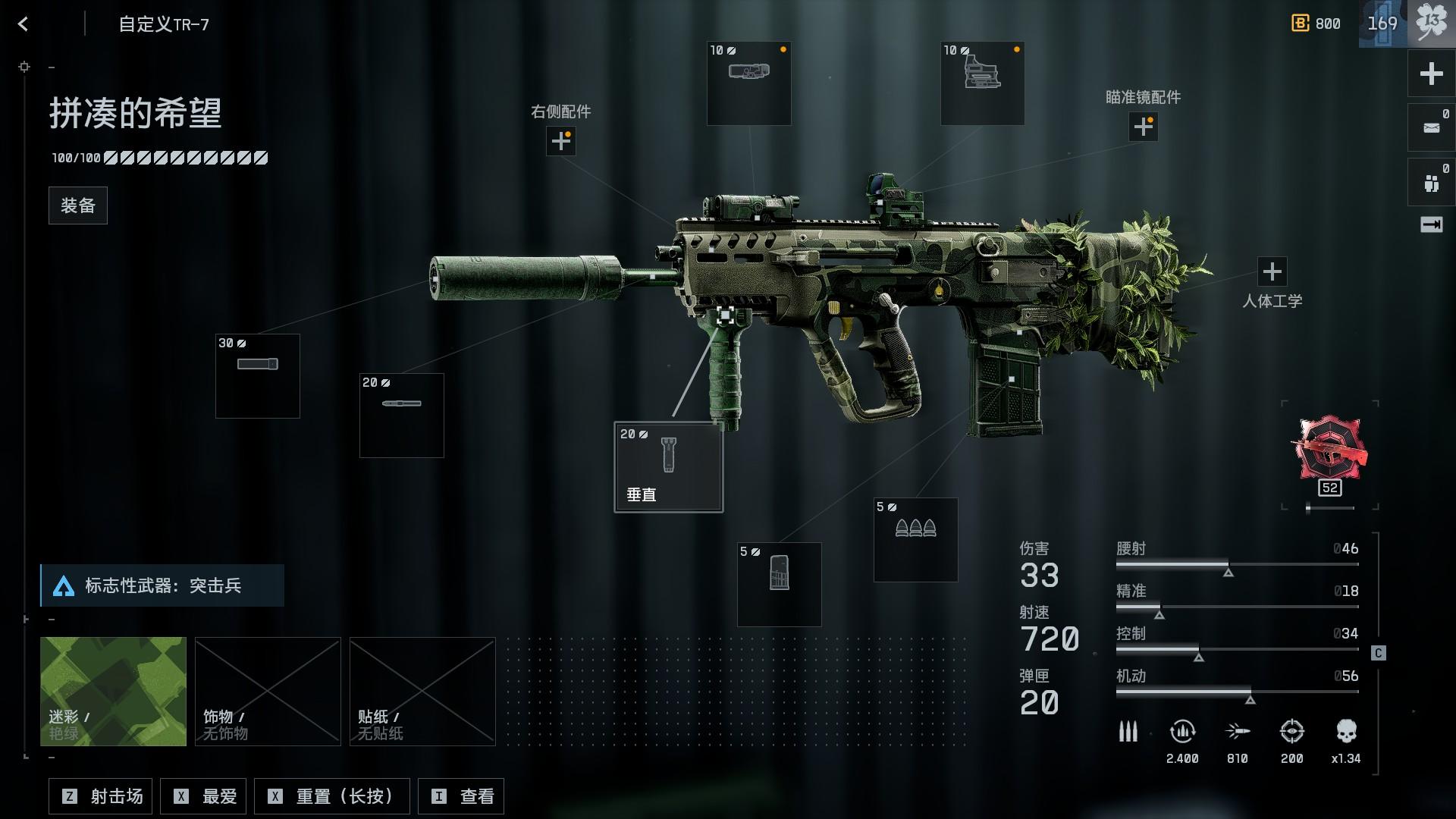Add a 瞄准镜配件 scope accessory
Viewport: 1456px width, 819px height.
(x=1144, y=127)
